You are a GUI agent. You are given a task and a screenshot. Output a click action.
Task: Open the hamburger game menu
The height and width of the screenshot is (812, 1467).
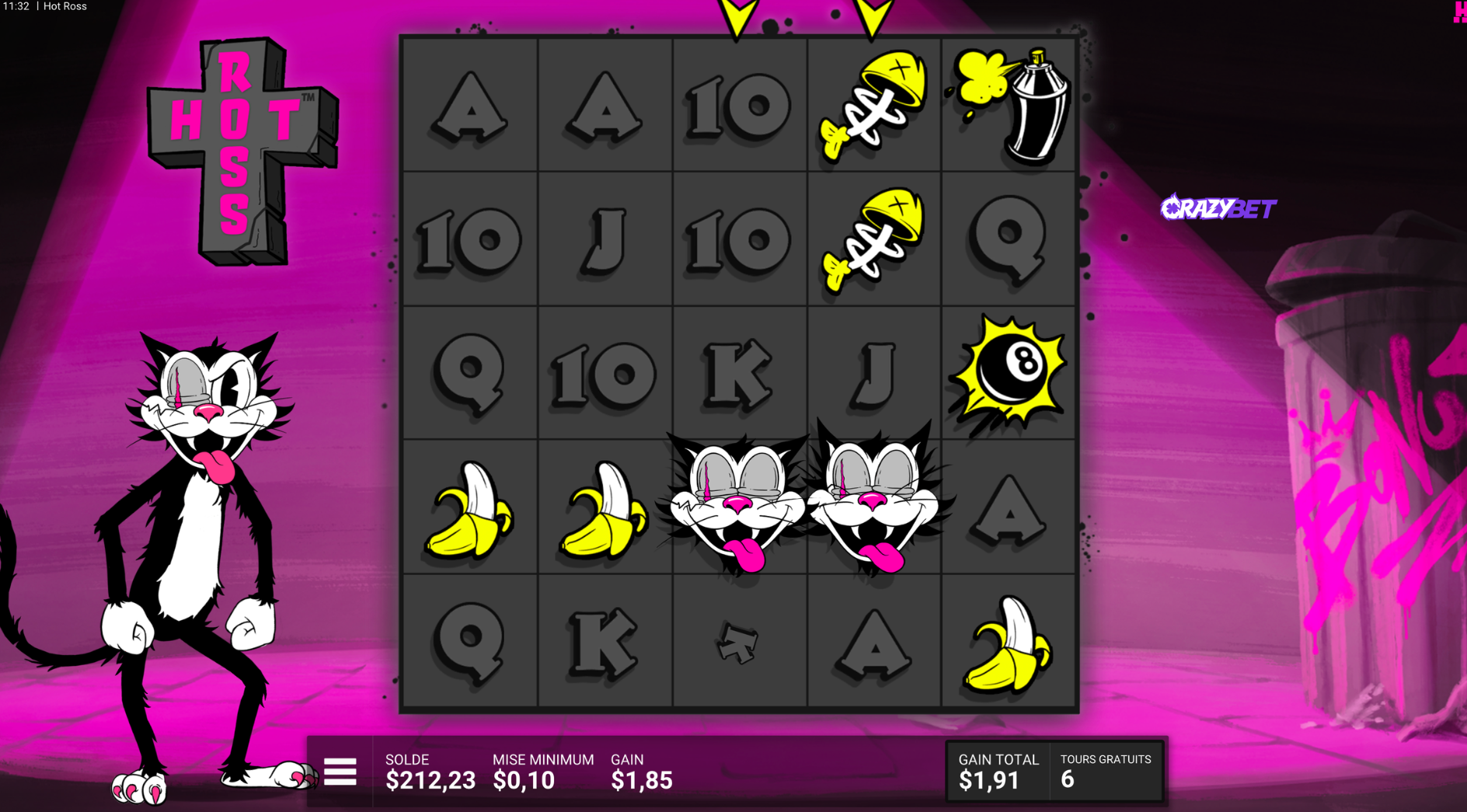(x=340, y=772)
